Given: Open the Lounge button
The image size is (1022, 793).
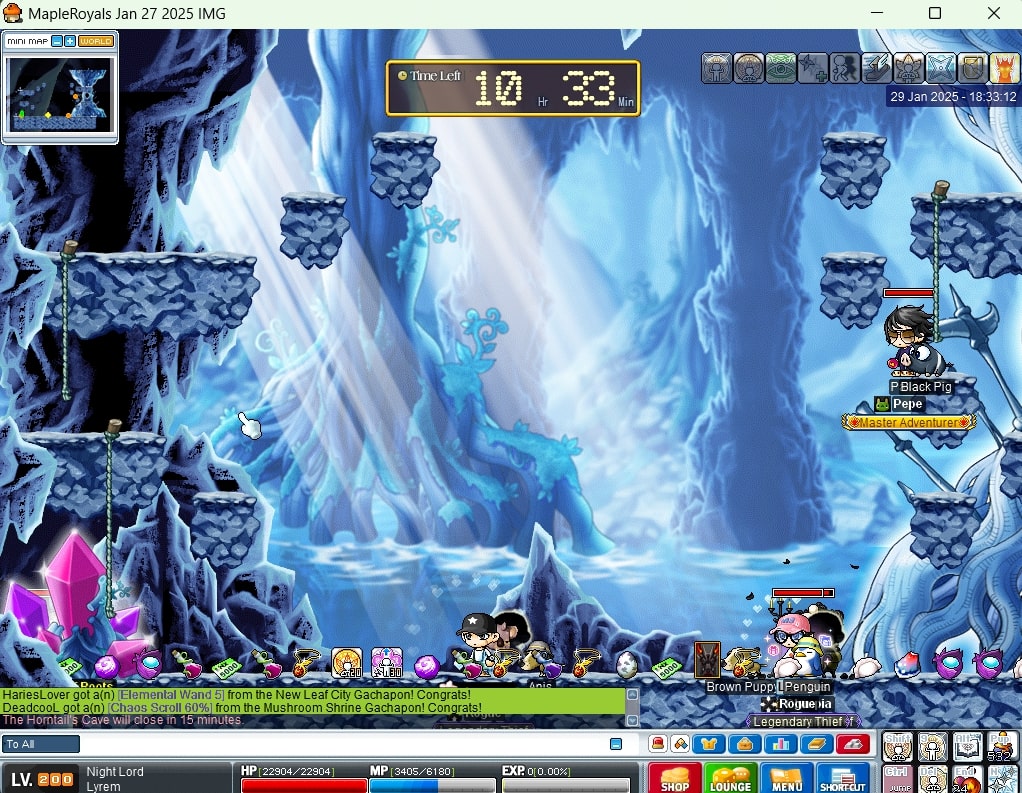Looking at the screenshot, I should [x=730, y=778].
